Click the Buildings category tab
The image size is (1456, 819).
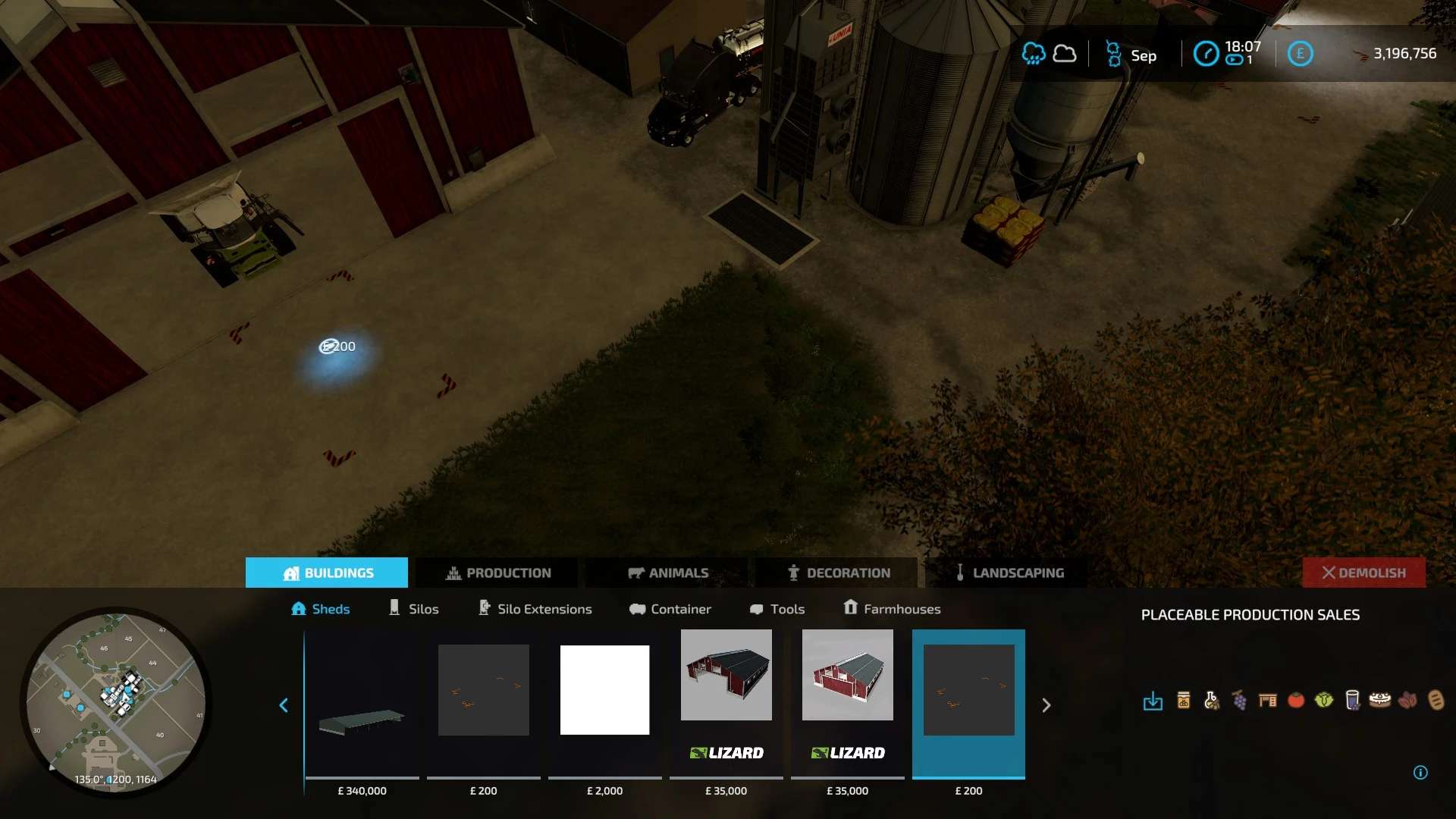[327, 573]
